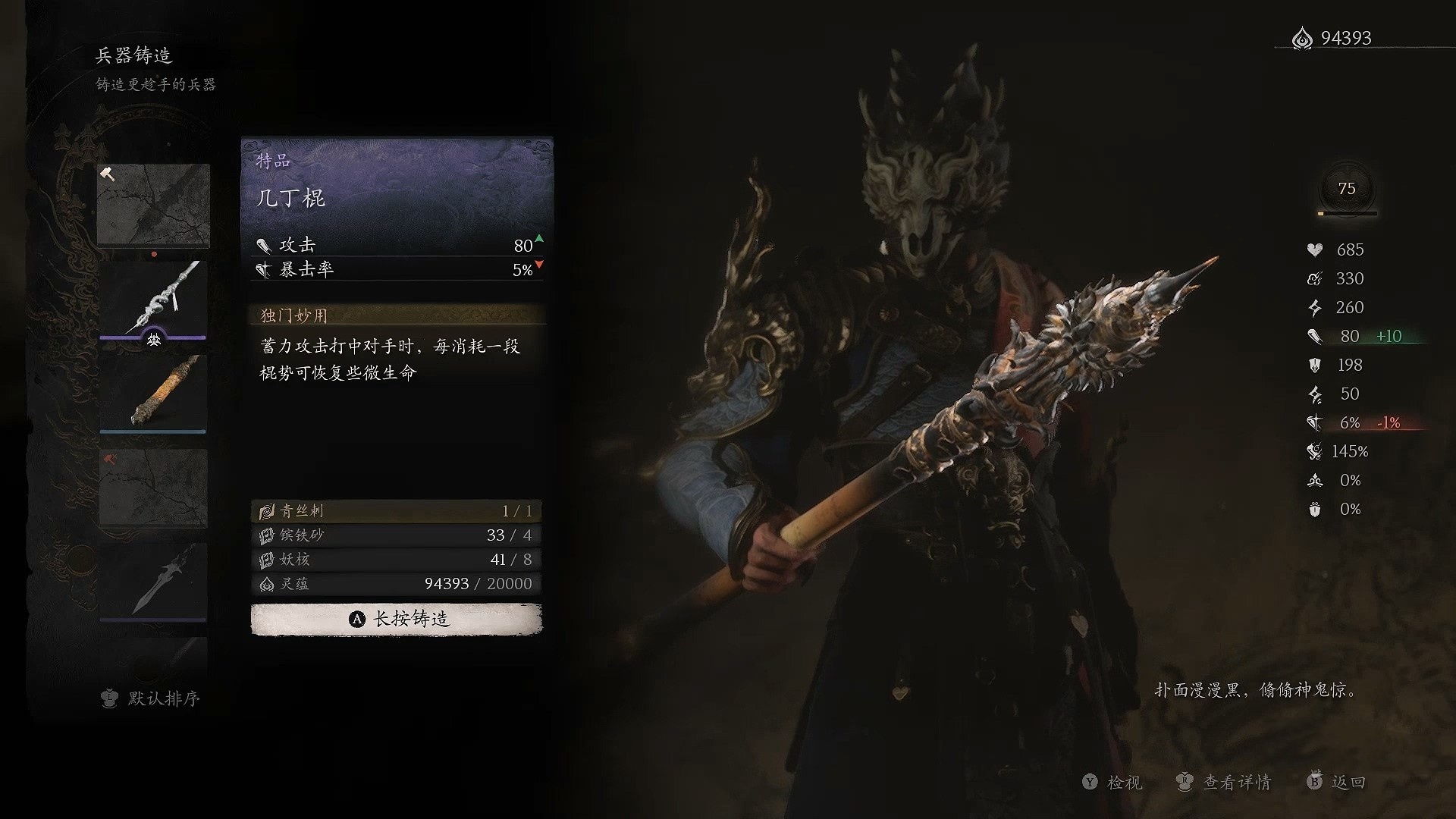Forge the weapon with the 长按铸造 button
1456x819 pixels.
[x=397, y=619]
